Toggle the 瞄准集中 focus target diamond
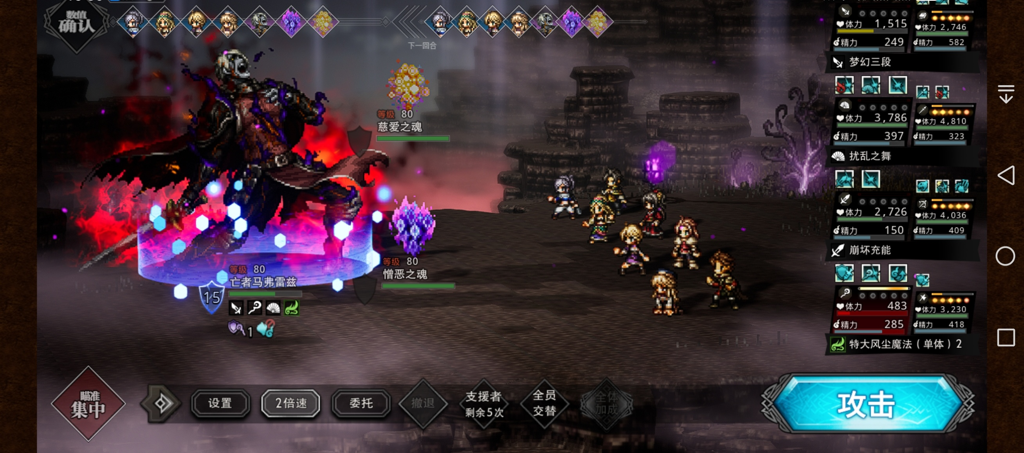This screenshot has height=453, width=1024. [x=88, y=403]
